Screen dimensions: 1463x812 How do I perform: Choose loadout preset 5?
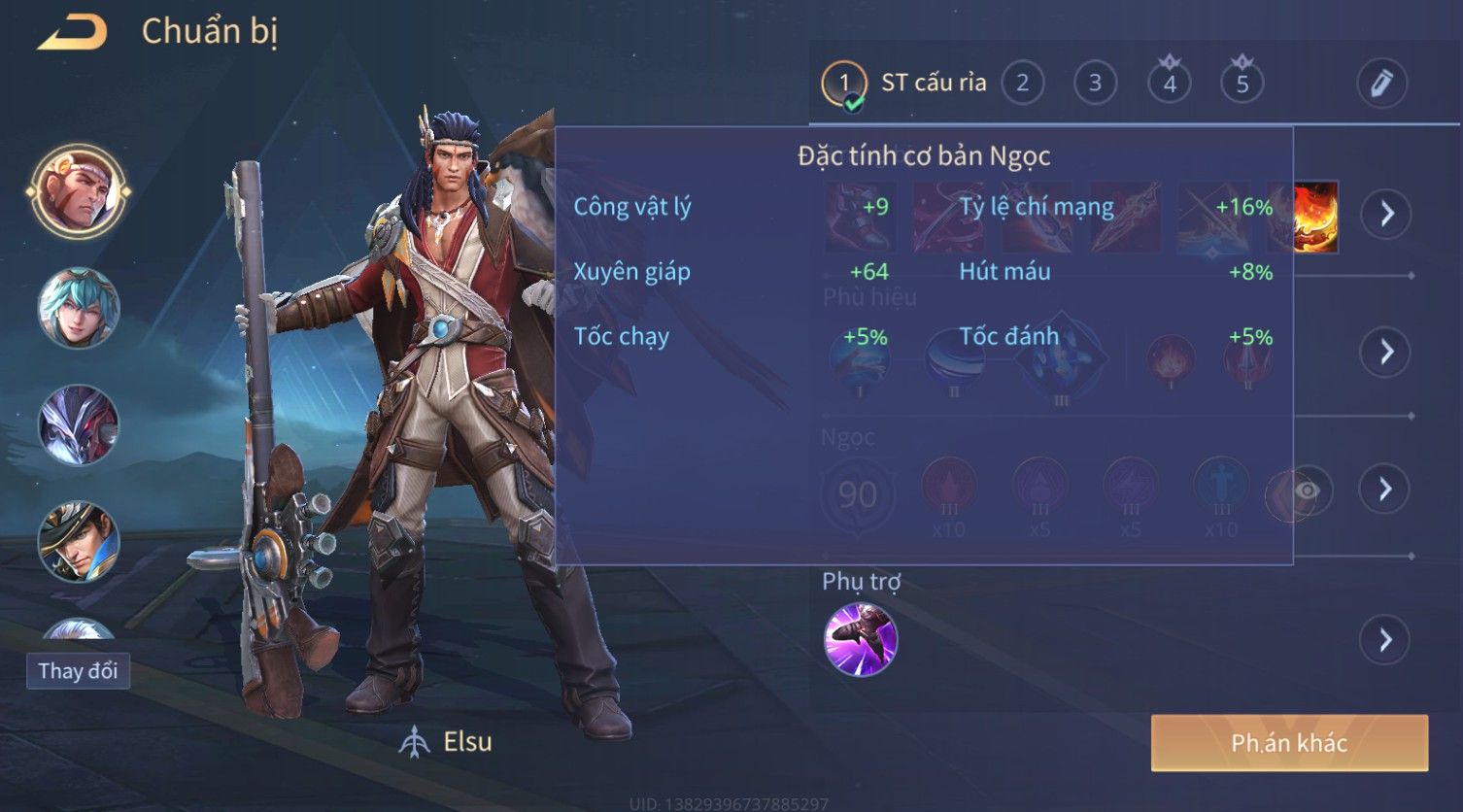point(1242,84)
